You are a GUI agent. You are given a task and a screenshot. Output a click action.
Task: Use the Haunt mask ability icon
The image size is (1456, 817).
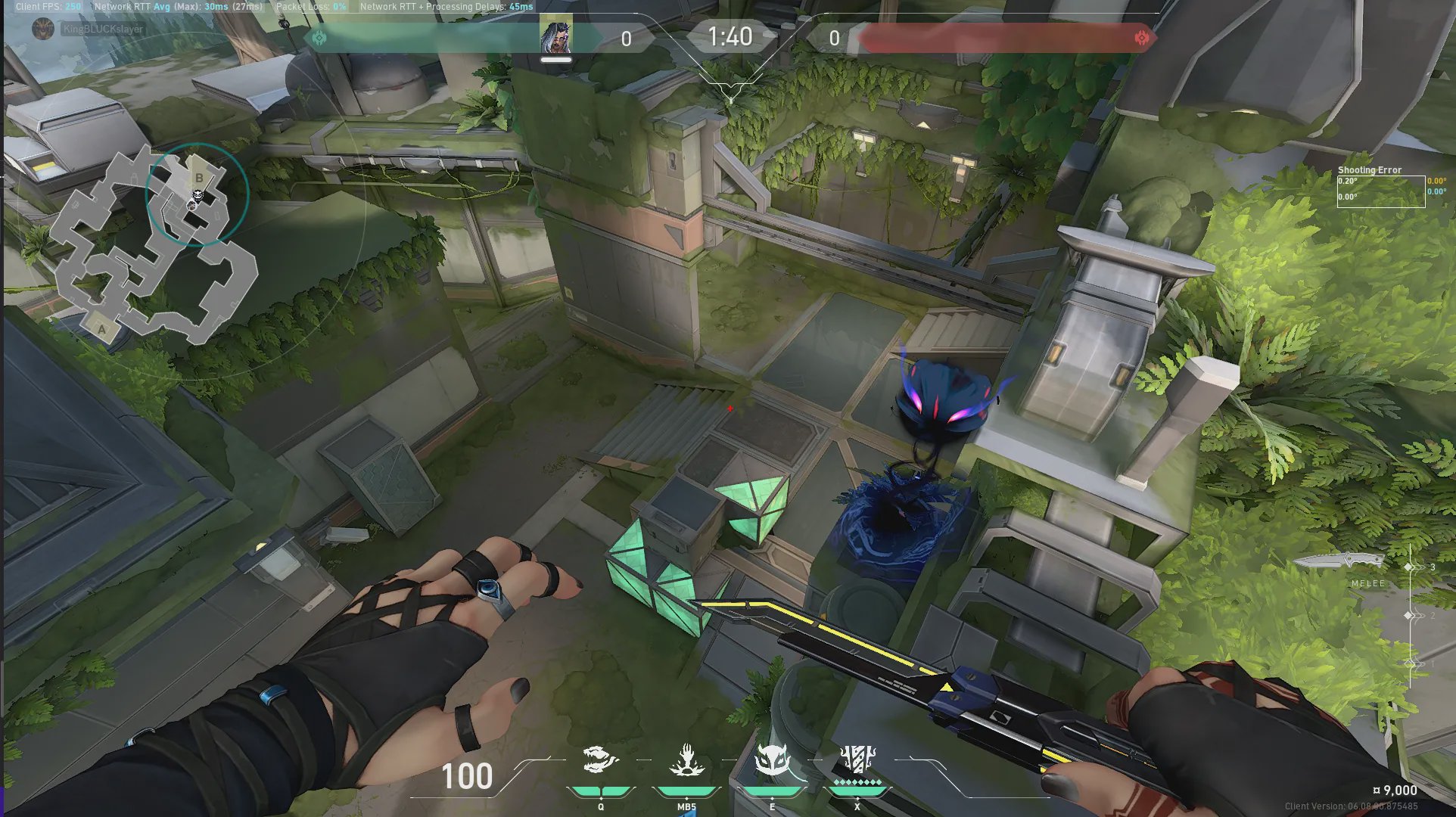(772, 762)
